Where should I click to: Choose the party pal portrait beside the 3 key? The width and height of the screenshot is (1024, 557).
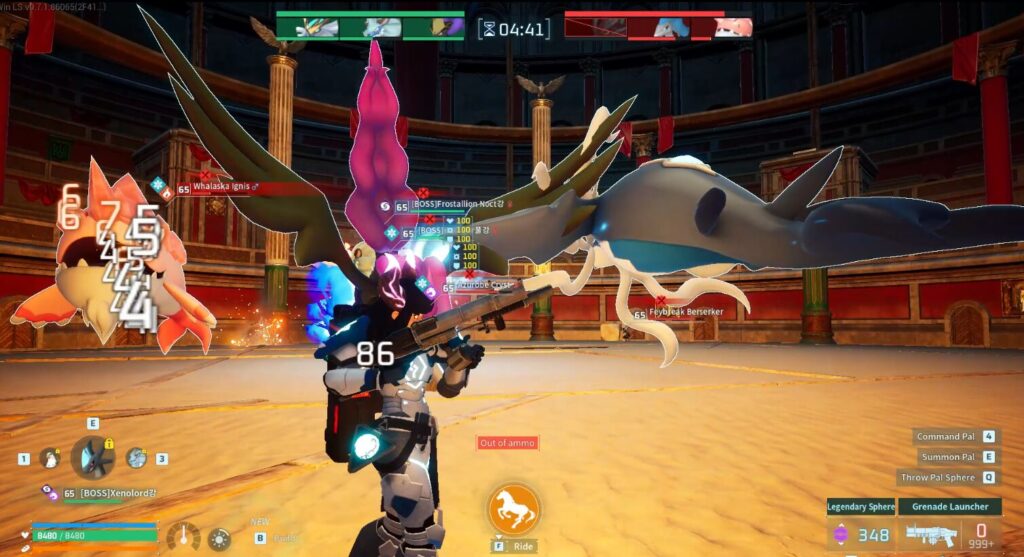coord(137,458)
